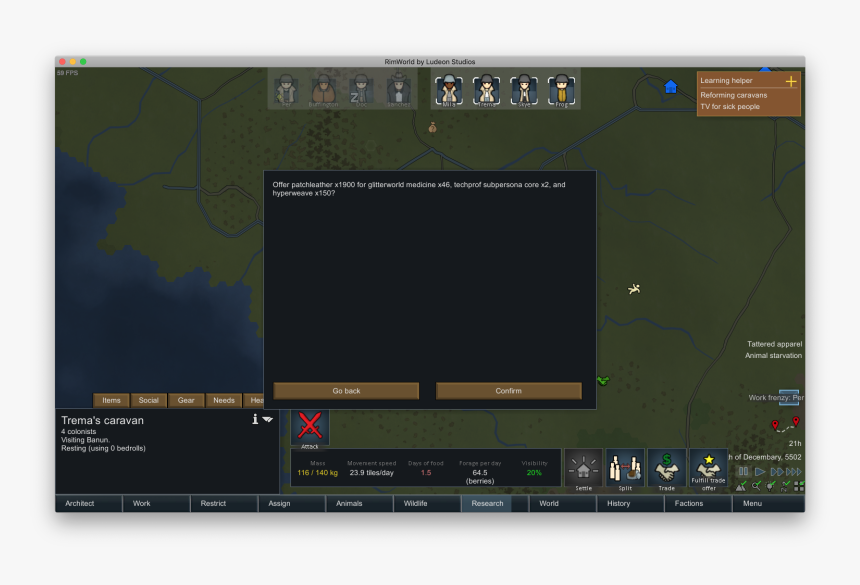Confirm the patchleather trade offer
The image size is (860, 585).
(508, 391)
